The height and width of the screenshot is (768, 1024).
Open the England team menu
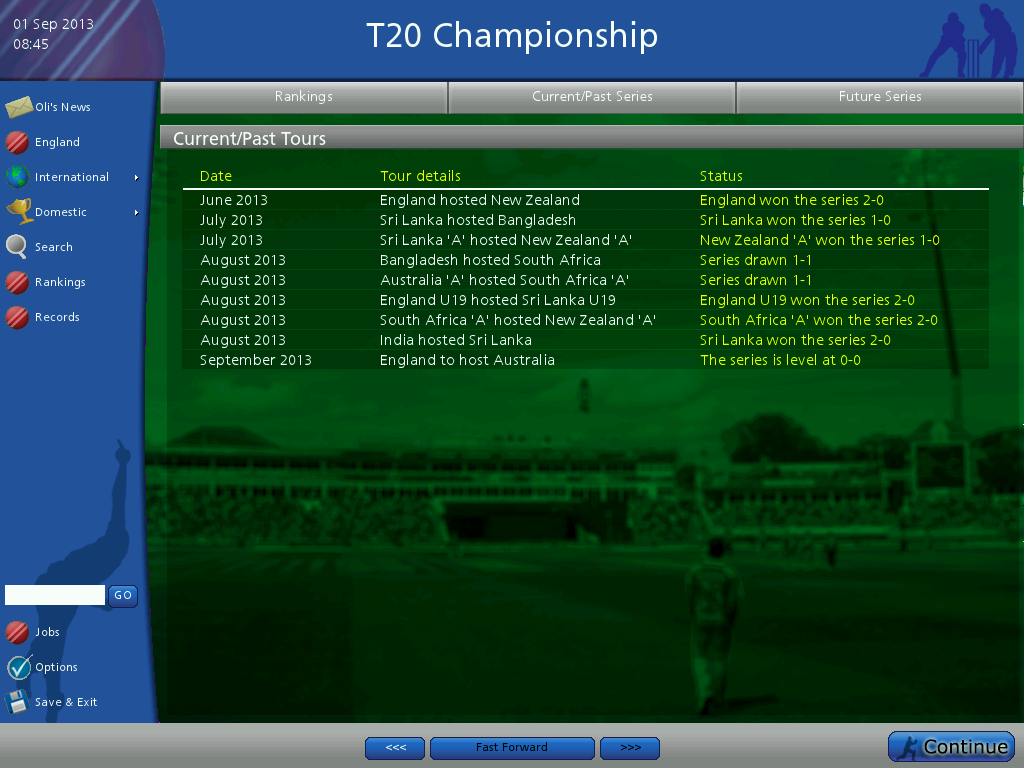[56, 142]
